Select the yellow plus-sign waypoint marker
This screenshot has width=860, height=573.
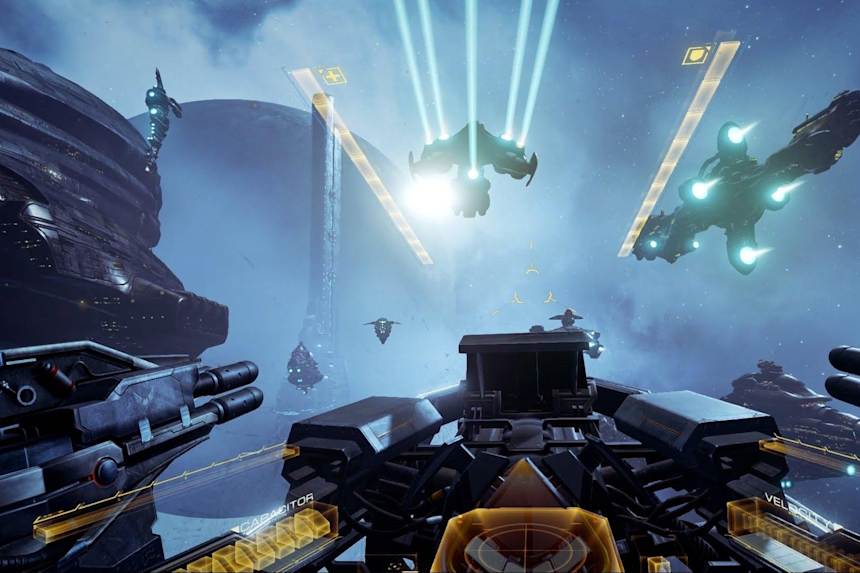click(x=332, y=75)
